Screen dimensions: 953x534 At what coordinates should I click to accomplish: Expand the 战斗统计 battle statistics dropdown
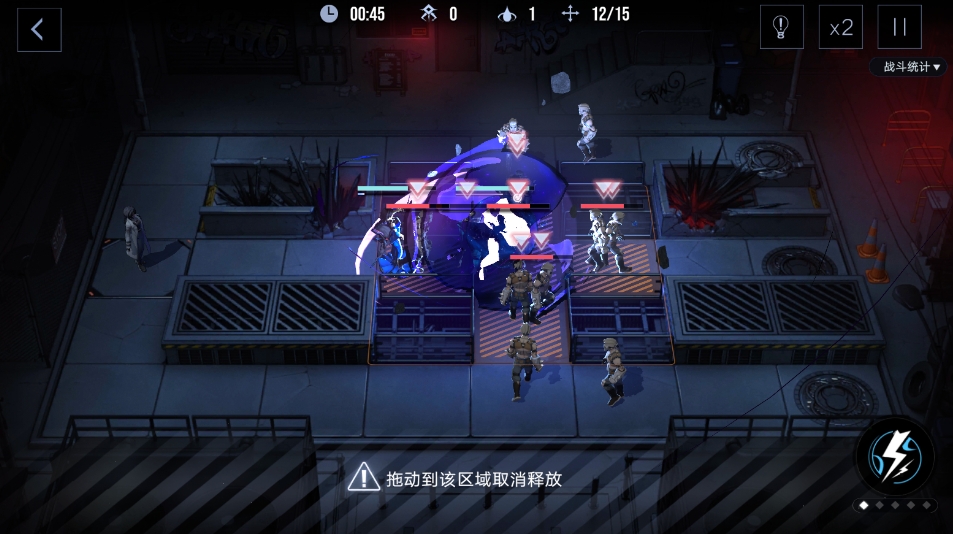909,67
